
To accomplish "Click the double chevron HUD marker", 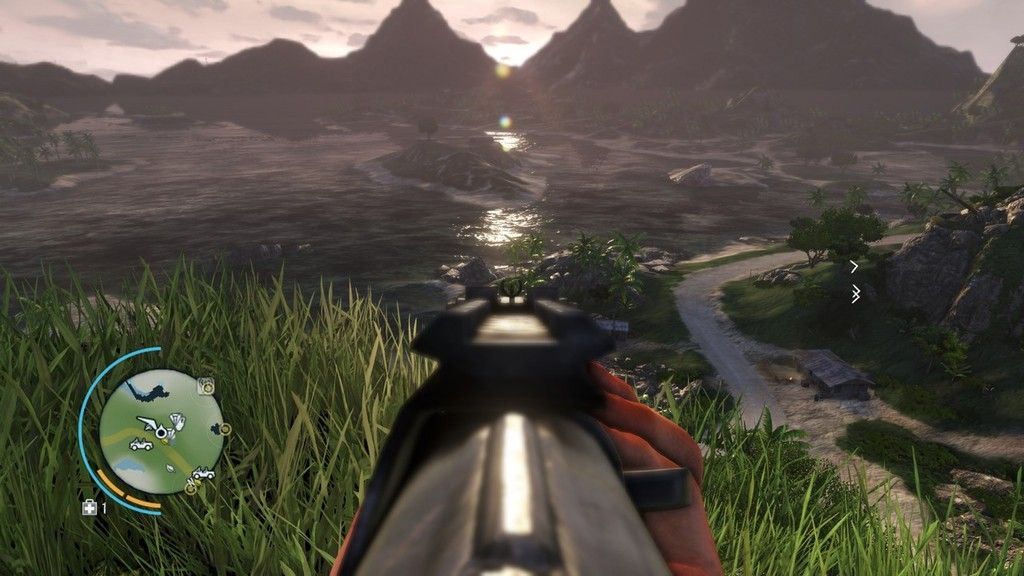I will tap(855, 294).
